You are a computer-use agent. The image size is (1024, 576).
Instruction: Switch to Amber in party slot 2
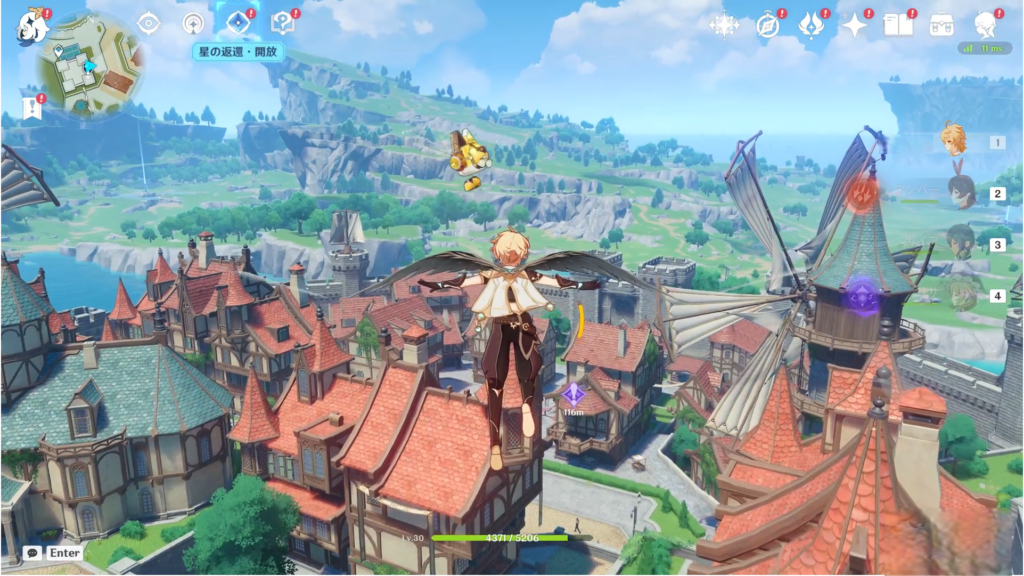click(x=960, y=192)
